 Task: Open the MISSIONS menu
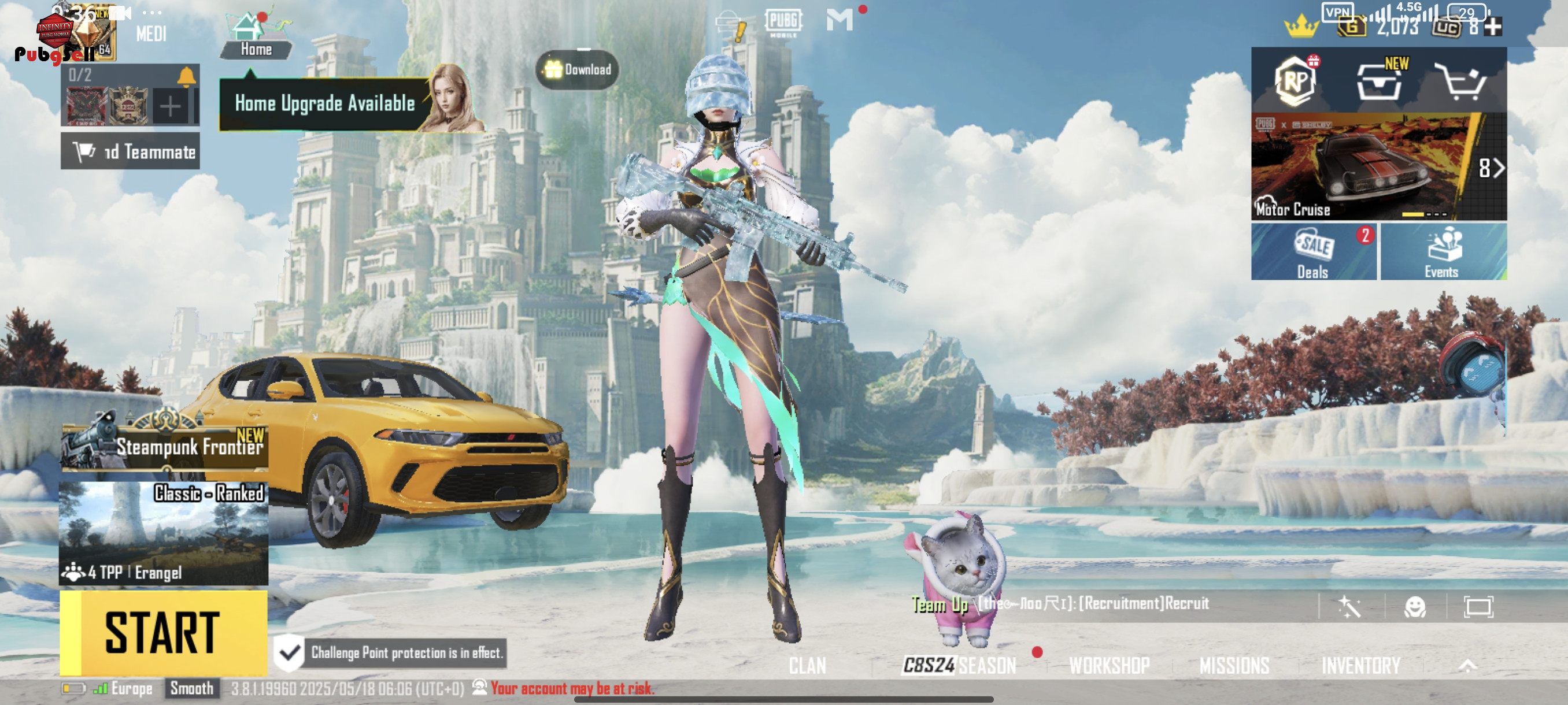1234,666
